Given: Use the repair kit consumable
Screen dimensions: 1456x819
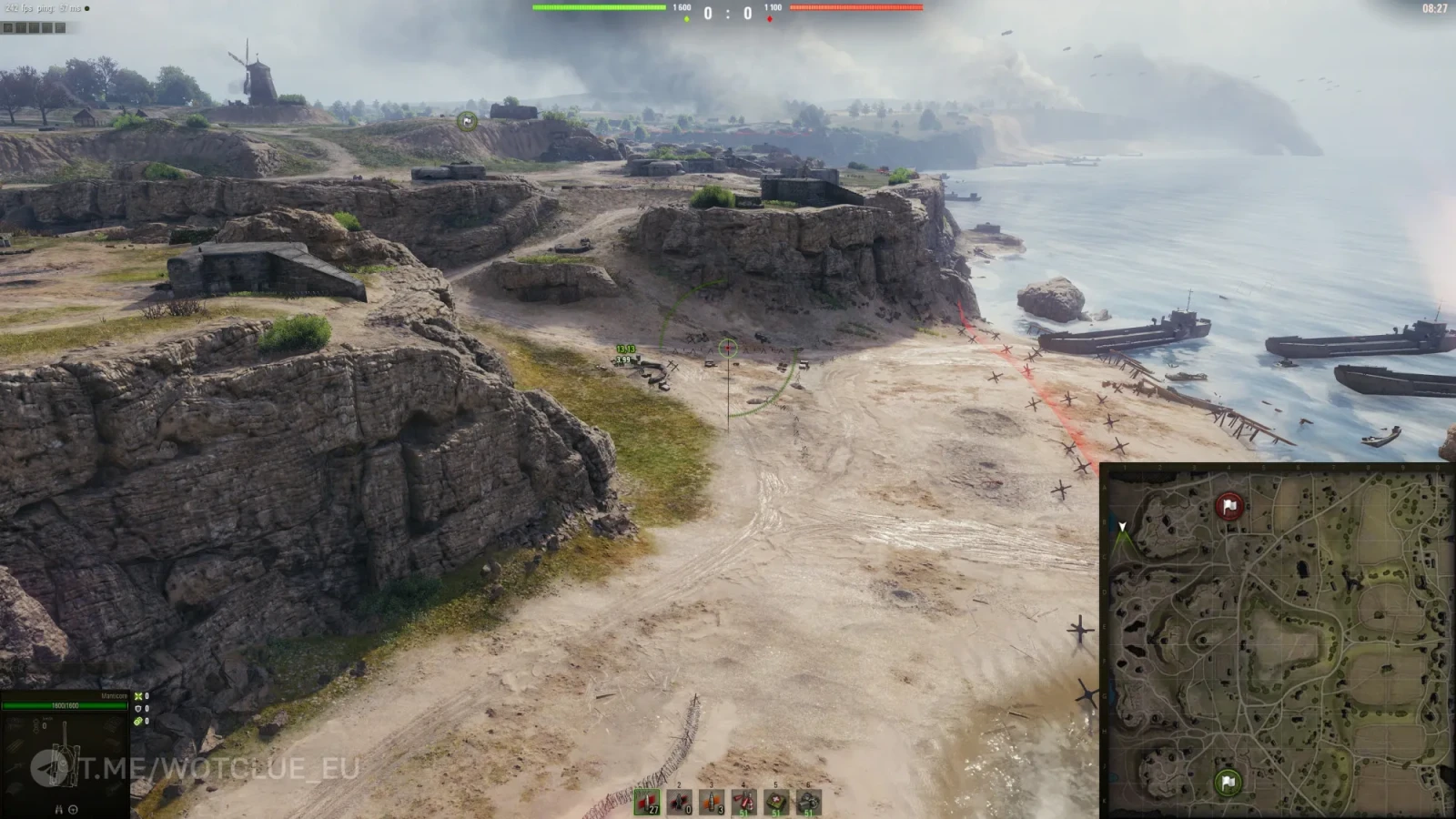Looking at the screenshot, I should 809,802.
